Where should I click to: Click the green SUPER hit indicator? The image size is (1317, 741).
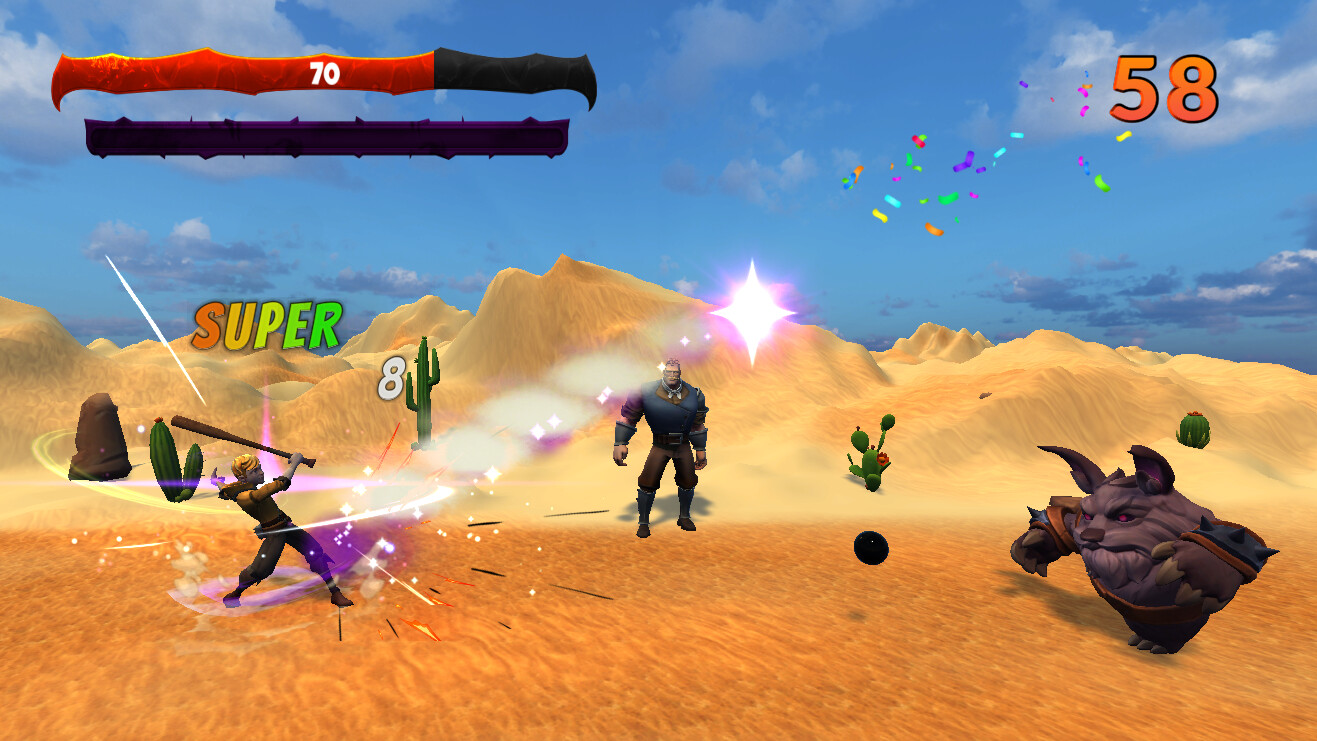pyautogui.click(x=266, y=323)
